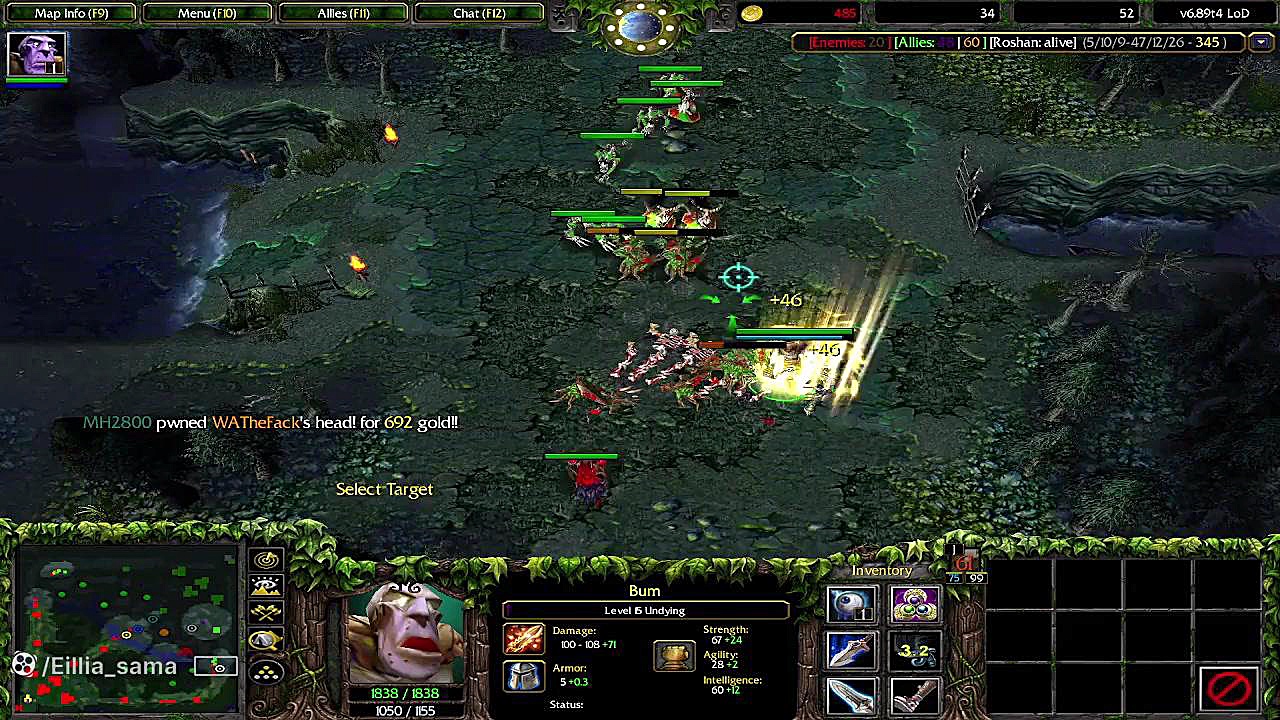This screenshot has height=720, width=1280.
Task: Open the Allies (F11) panel
Action: pos(343,13)
